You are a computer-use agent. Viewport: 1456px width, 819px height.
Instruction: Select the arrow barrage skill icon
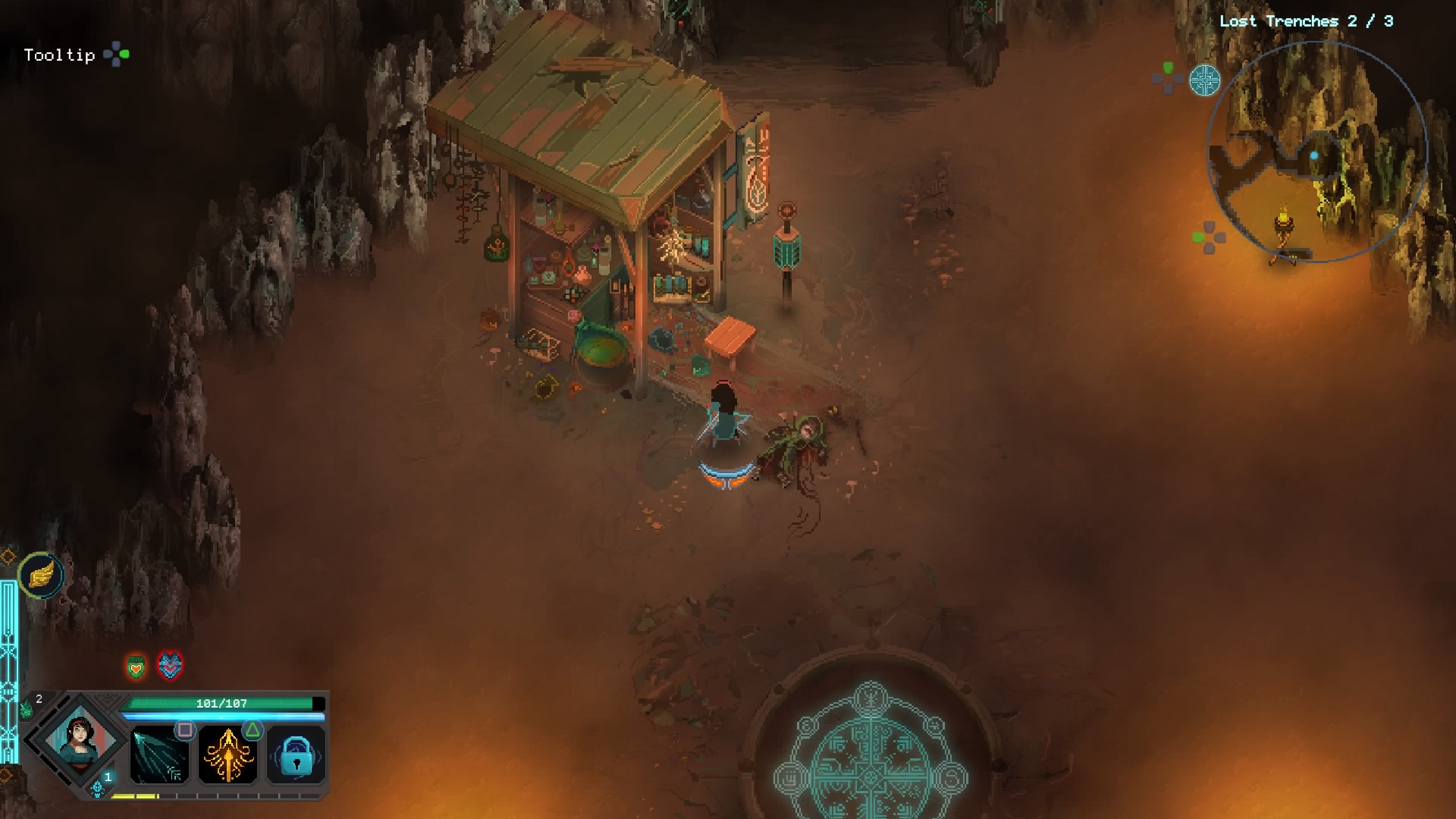pyautogui.click(x=158, y=757)
